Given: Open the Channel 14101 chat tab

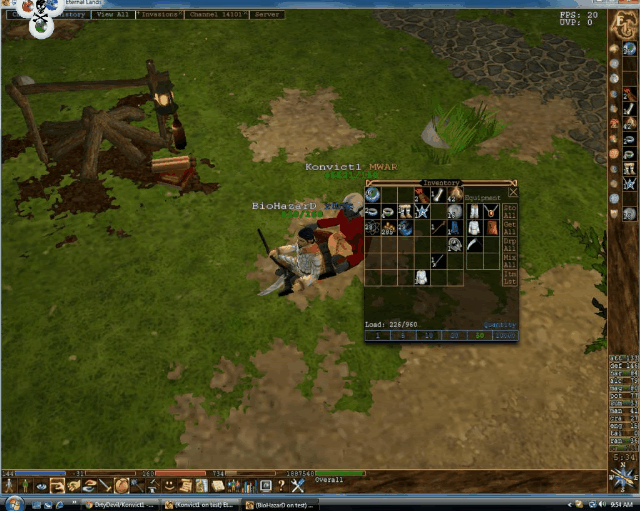Looking at the screenshot, I should pyautogui.click(x=216, y=15).
